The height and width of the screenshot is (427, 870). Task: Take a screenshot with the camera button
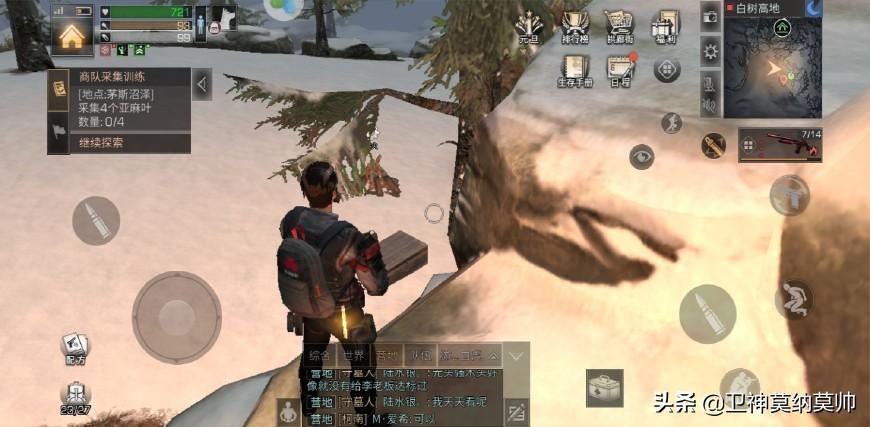click(x=711, y=16)
